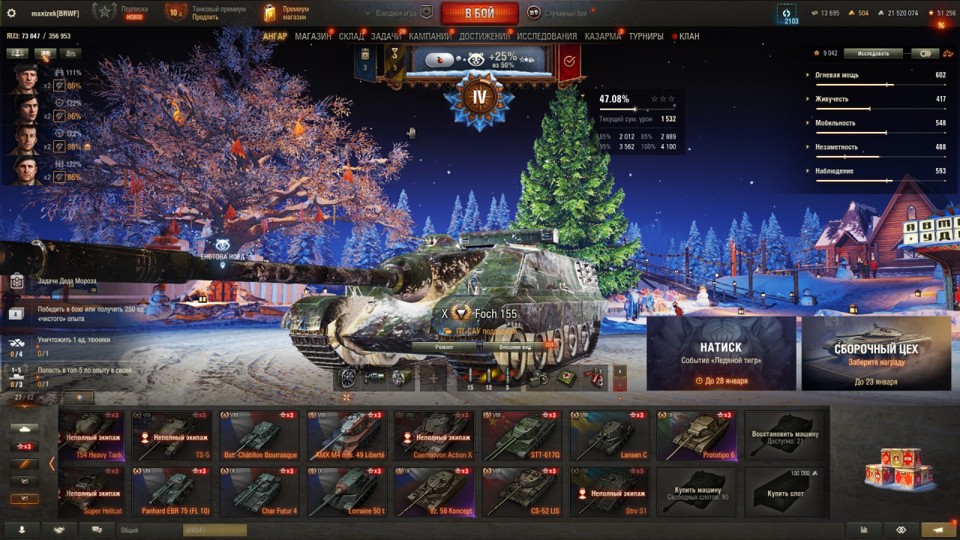Open the МАГАЗИН shop tab
This screenshot has width=960, height=540.
click(313, 37)
